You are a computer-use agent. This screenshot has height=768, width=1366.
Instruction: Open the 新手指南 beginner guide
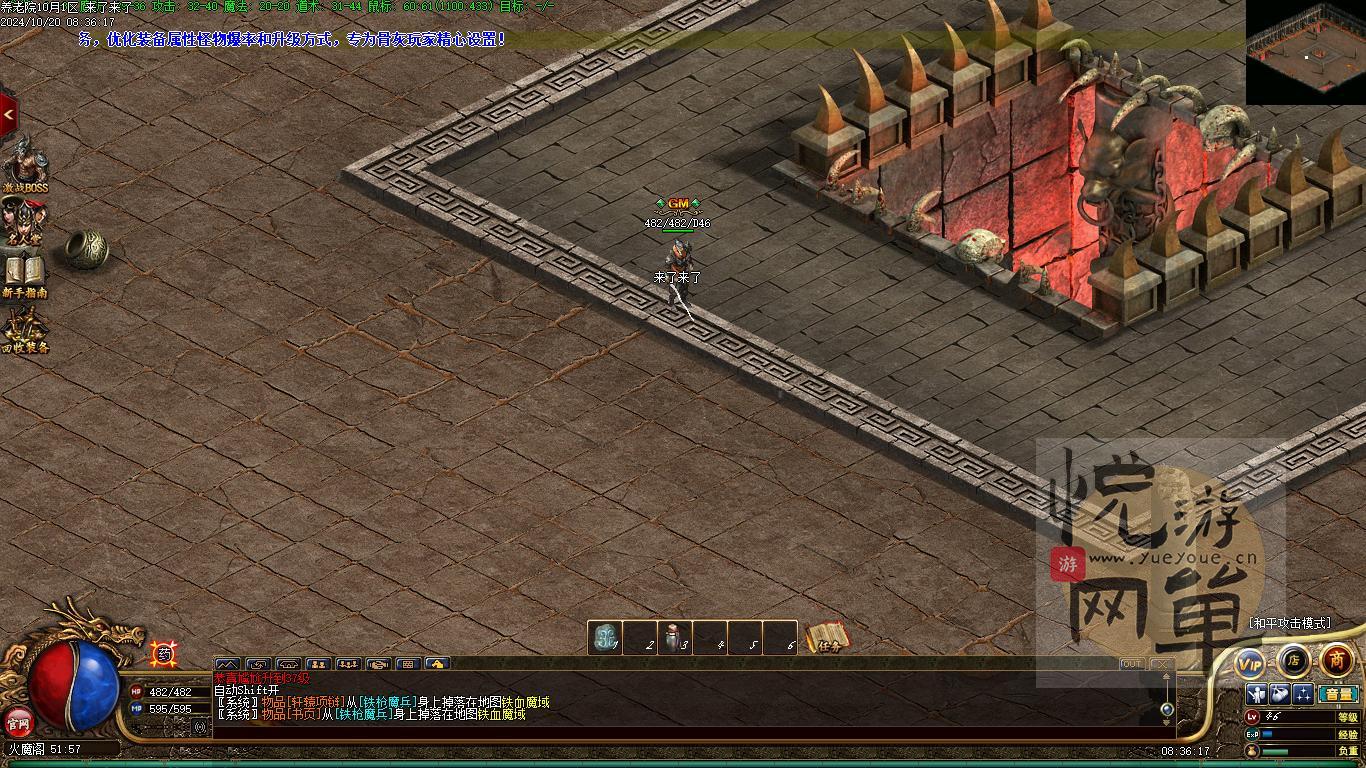(24, 274)
